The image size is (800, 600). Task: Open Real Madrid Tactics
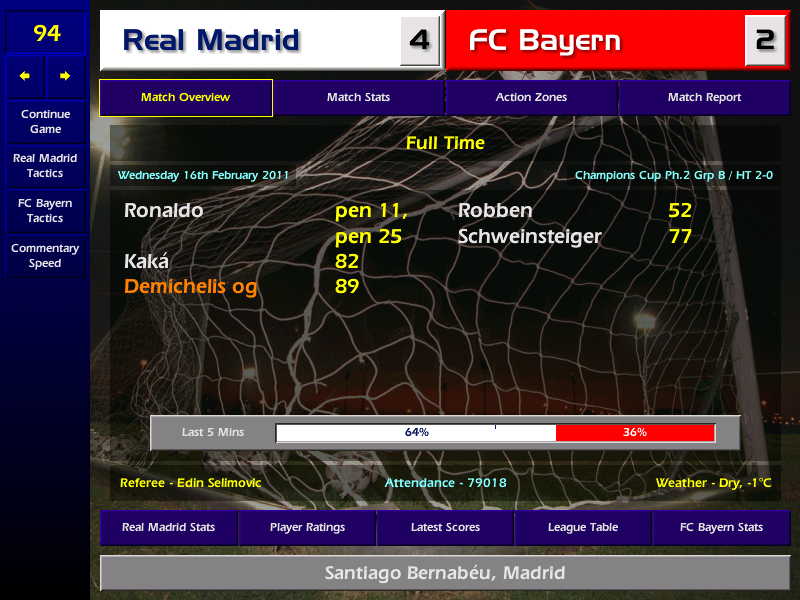point(45,166)
